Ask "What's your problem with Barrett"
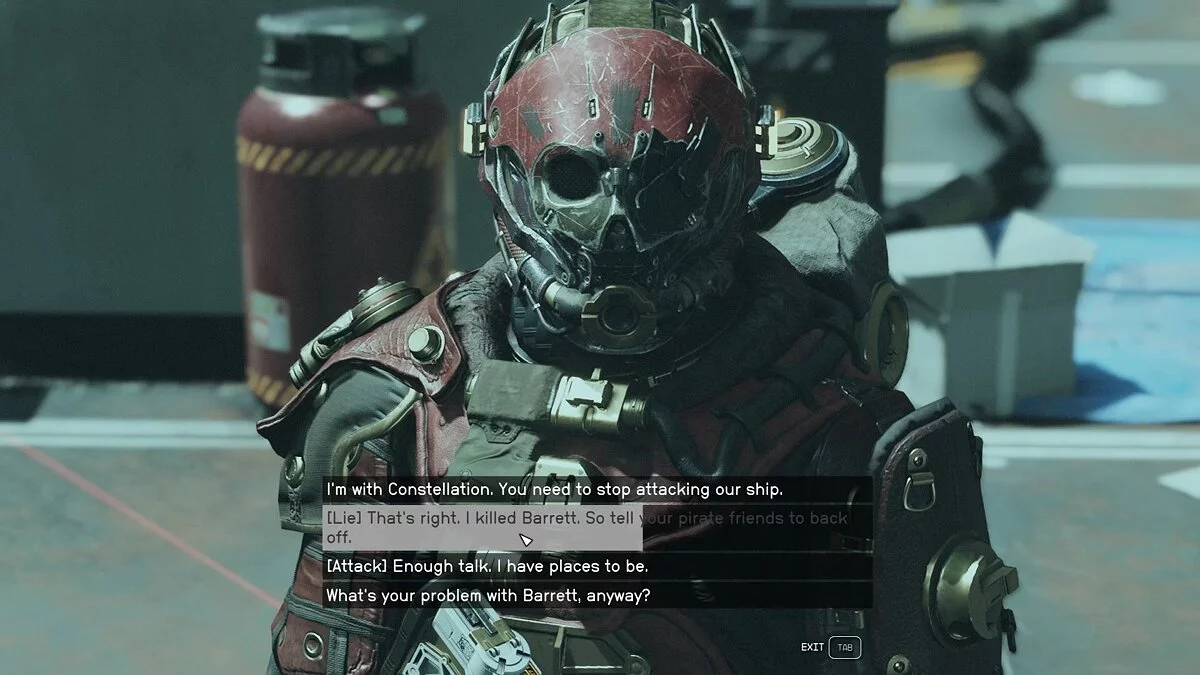Viewport: 1200px width, 675px height. pos(488,595)
